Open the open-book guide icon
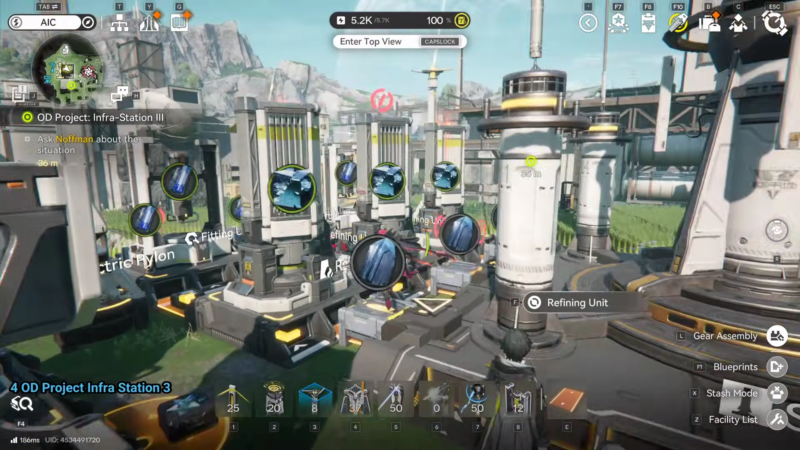Viewport: 800px width, 450px height. click(180, 22)
